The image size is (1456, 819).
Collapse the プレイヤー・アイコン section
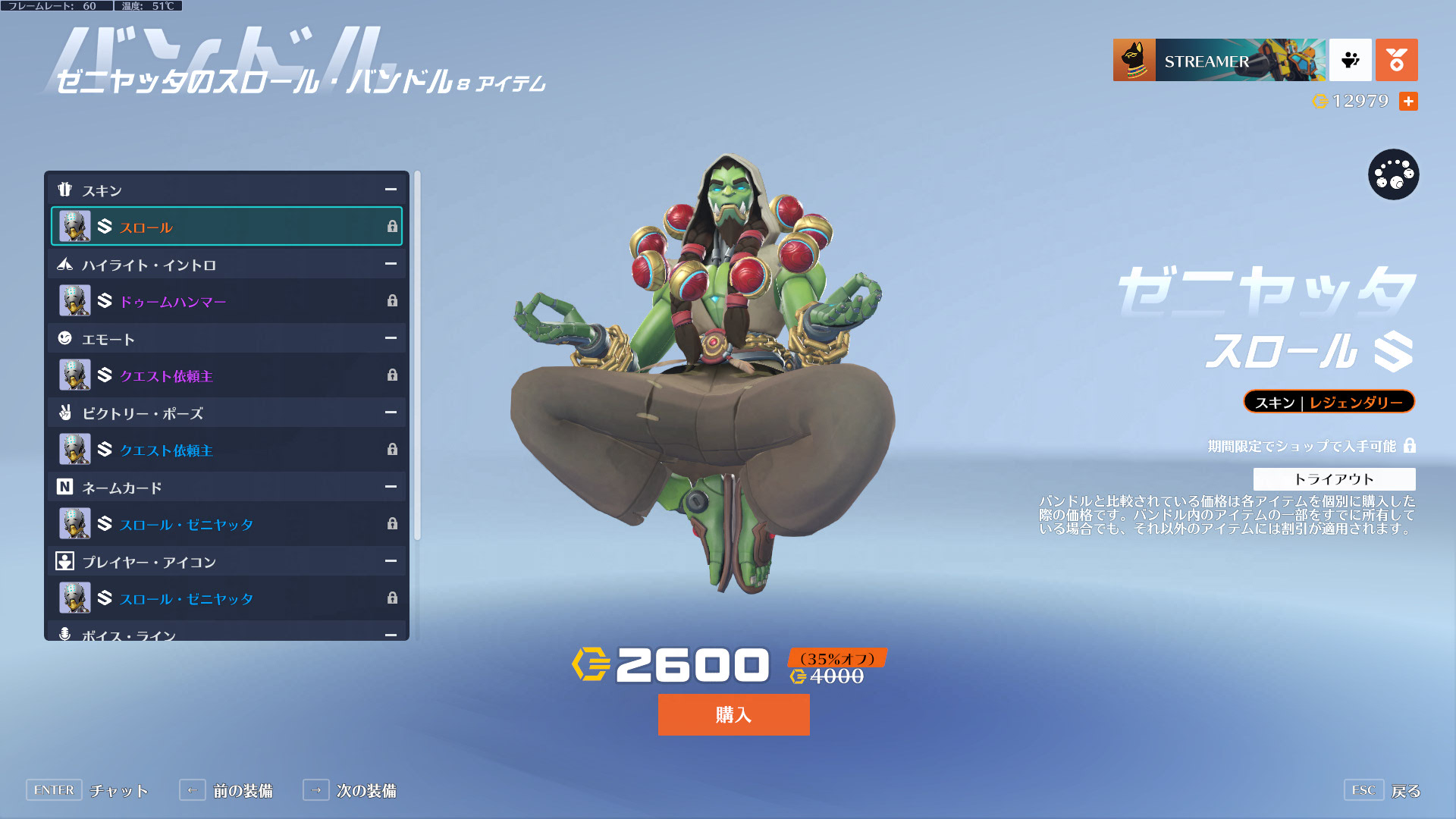tap(391, 561)
